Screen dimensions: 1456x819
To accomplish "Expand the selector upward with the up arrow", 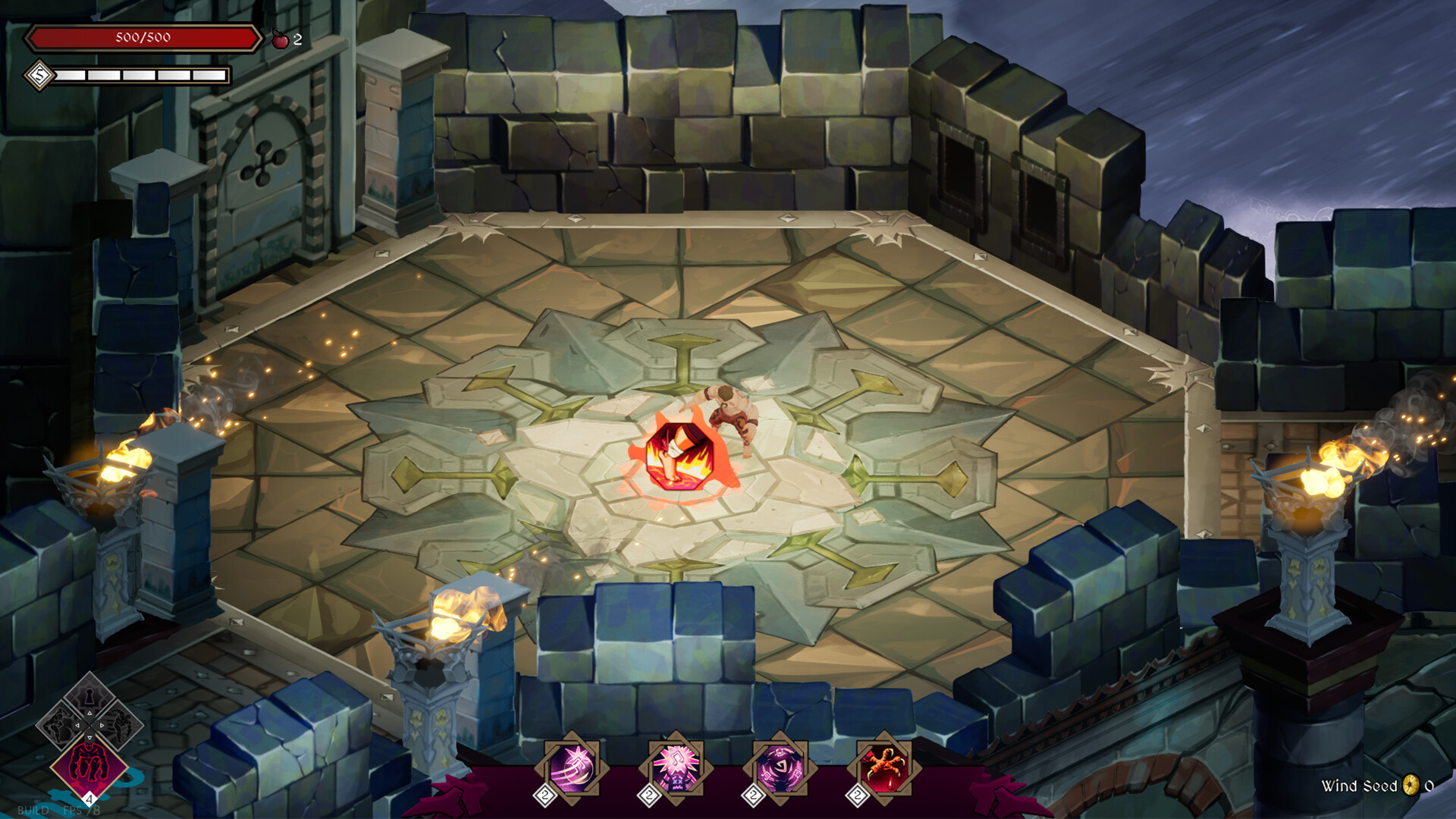I will [x=89, y=713].
